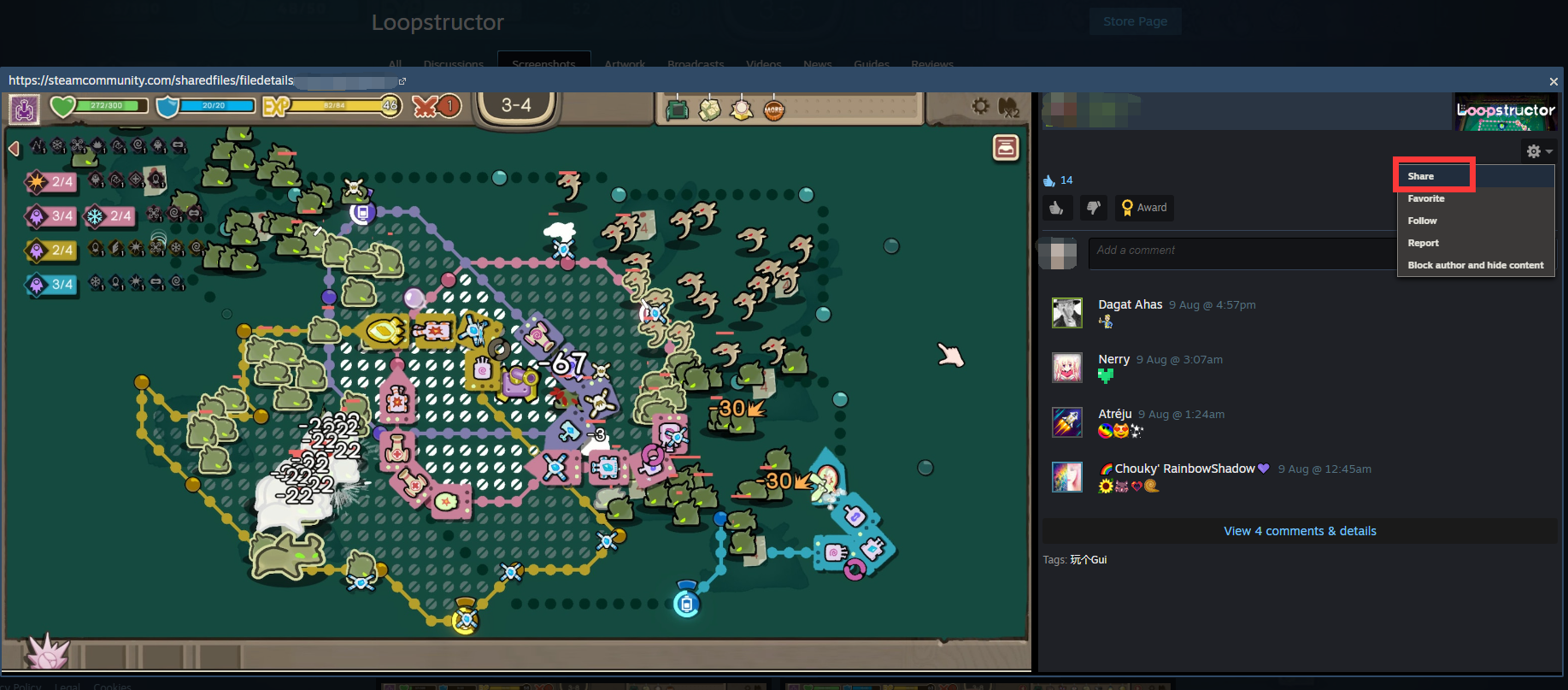Click the Store Page button
The height and width of the screenshot is (690, 1568).
click(1135, 21)
